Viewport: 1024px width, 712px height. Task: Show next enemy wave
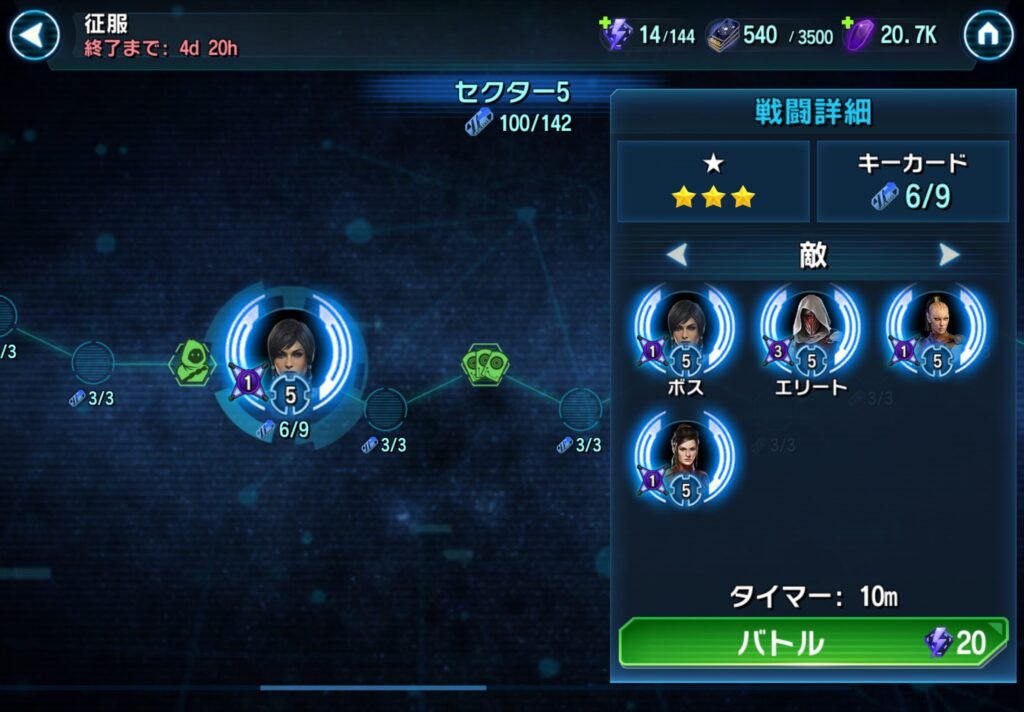pyautogui.click(x=949, y=255)
